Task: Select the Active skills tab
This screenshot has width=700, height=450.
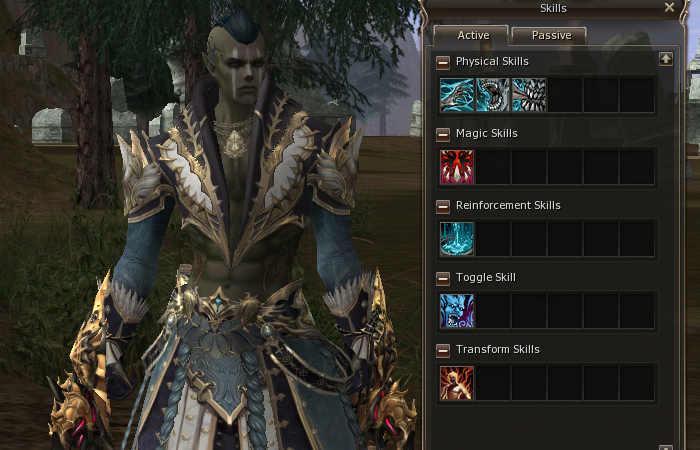Action: 472,35
